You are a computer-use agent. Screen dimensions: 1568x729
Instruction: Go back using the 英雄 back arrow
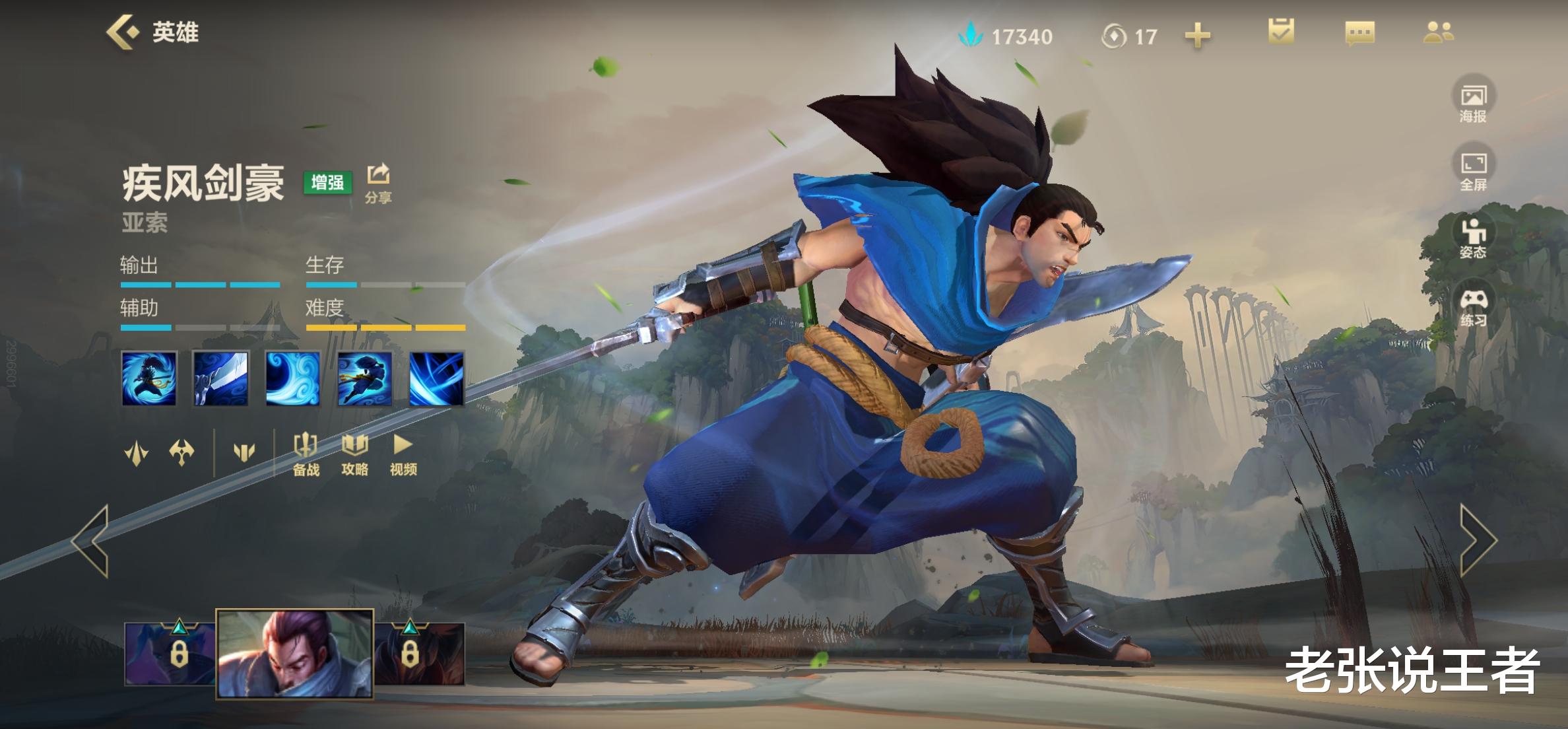(123, 32)
